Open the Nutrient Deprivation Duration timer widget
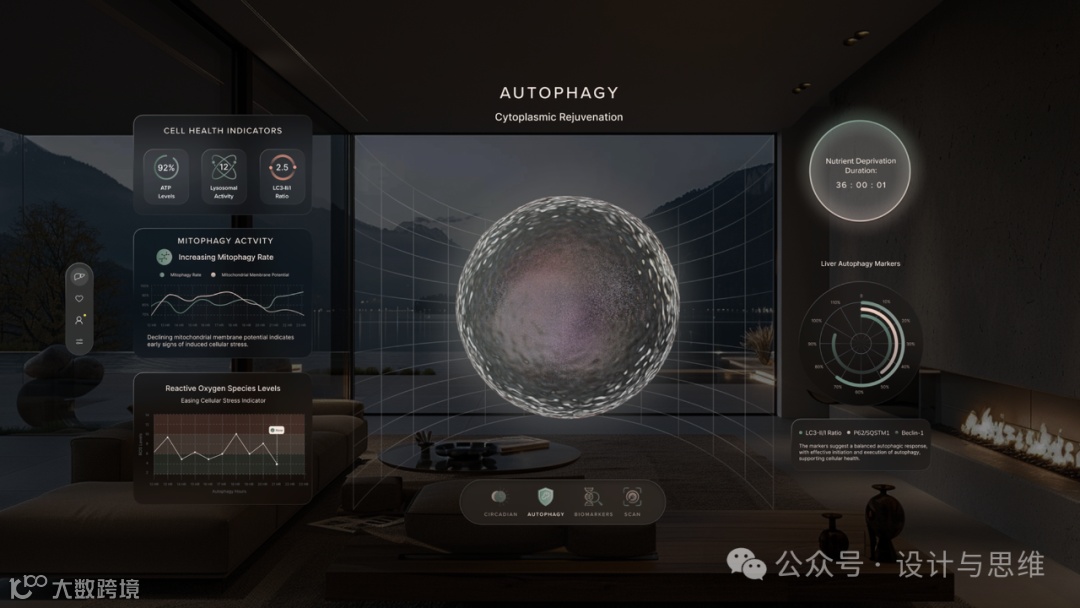 [859, 171]
